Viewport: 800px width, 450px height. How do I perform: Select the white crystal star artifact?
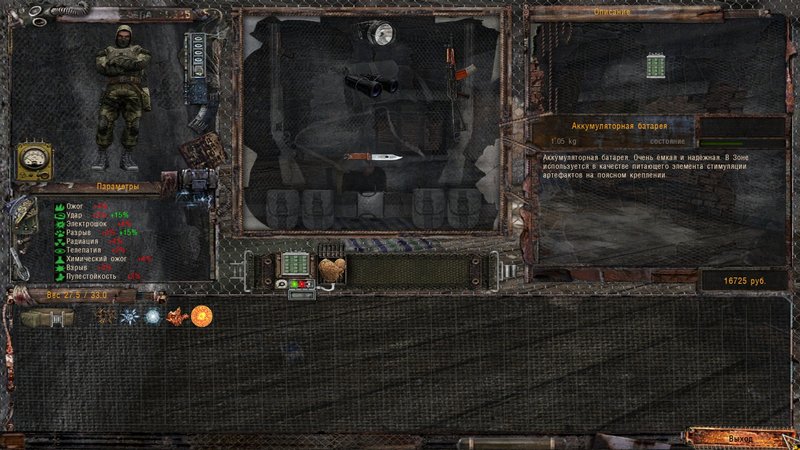coord(130,316)
